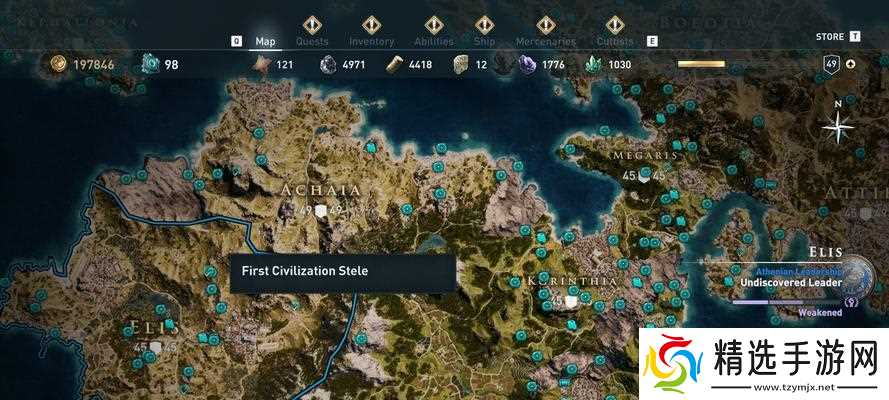The width and height of the screenshot is (889, 400).
Task: Go to the Abilities tab
Action: (434, 41)
